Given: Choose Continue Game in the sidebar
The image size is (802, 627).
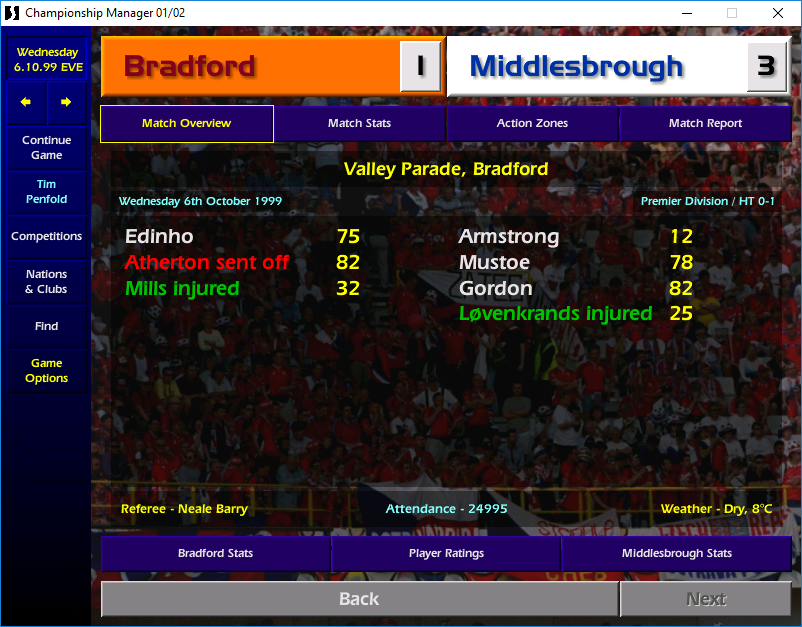Looking at the screenshot, I should pyautogui.click(x=46, y=148).
